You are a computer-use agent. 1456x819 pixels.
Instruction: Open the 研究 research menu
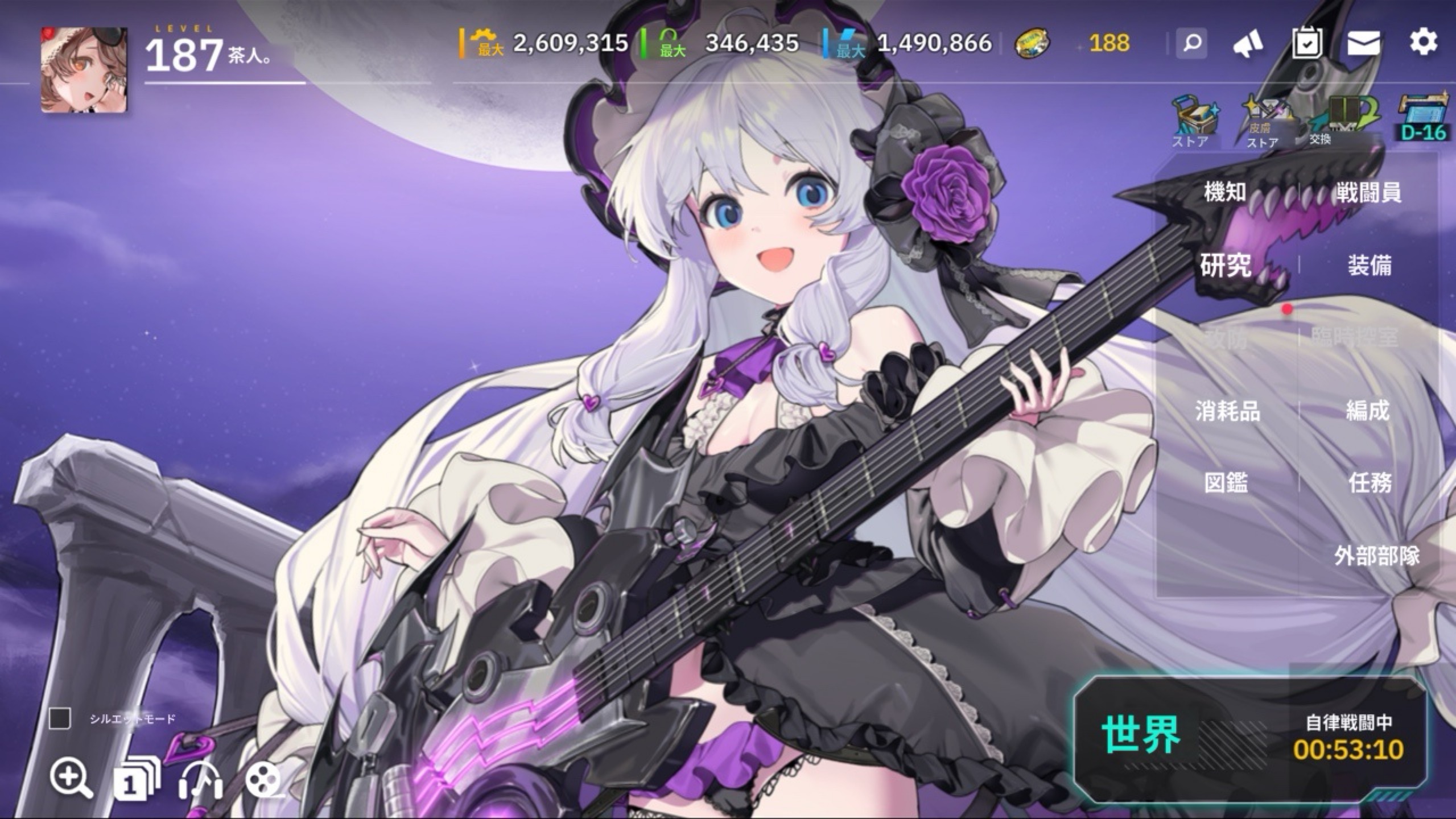1226,265
